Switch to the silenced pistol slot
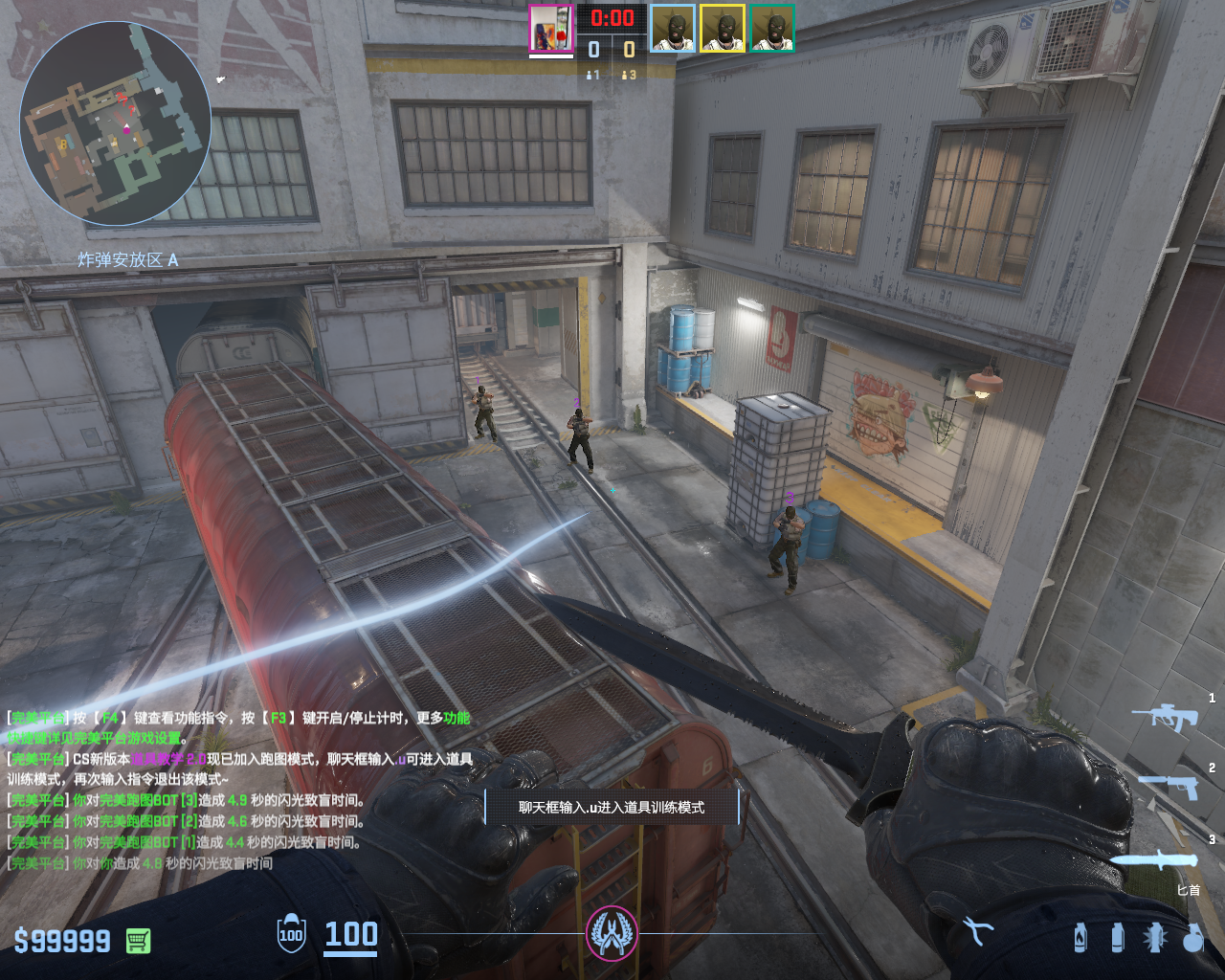The image size is (1225, 980). click(1169, 787)
